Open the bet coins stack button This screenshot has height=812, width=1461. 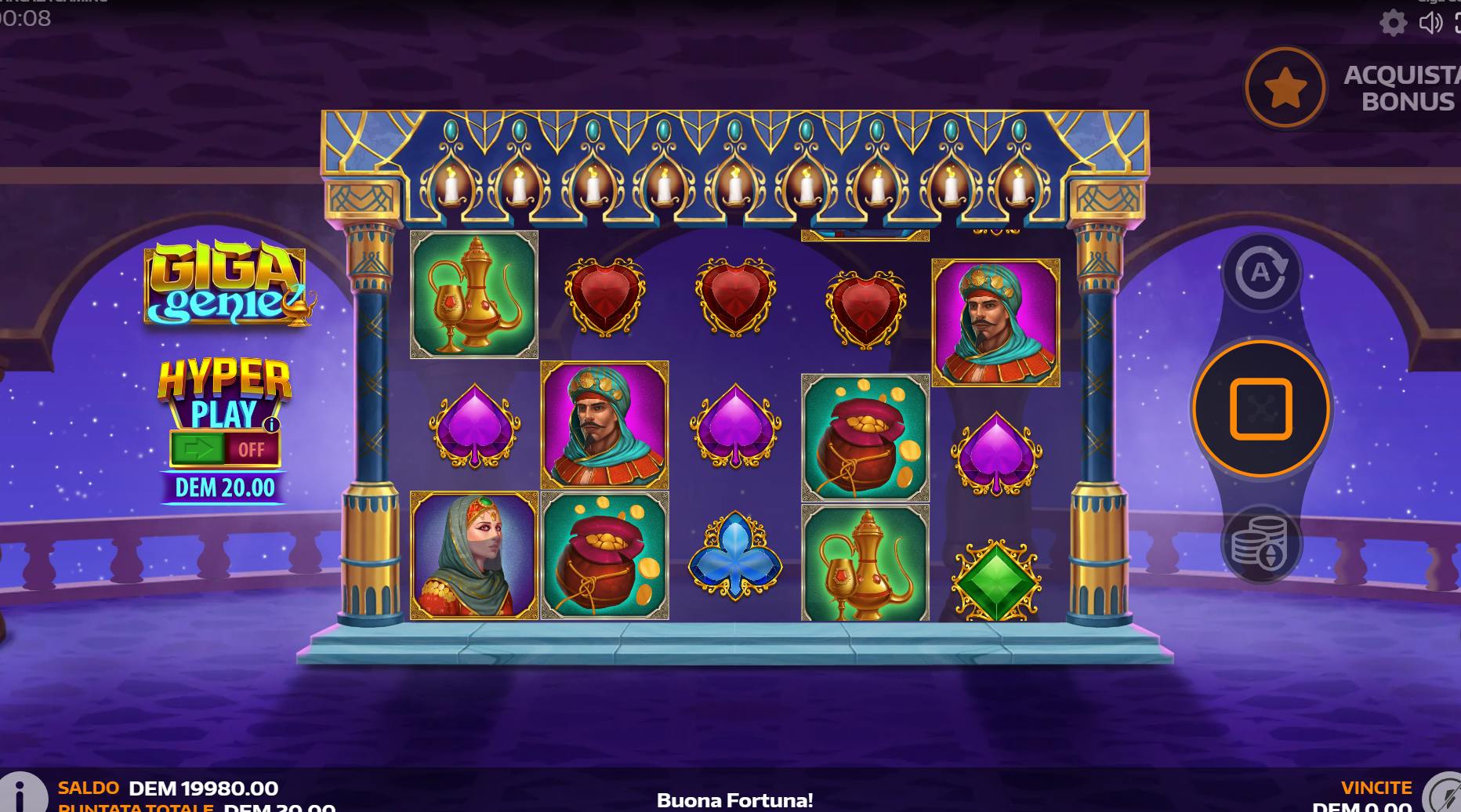tap(1260, 543)
